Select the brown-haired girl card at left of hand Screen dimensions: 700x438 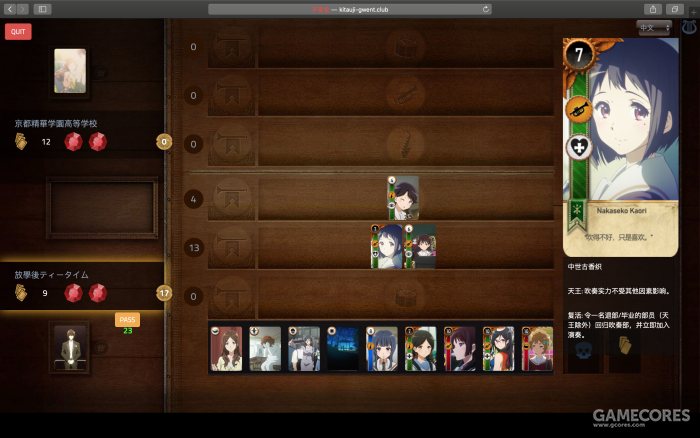[226, 348]
